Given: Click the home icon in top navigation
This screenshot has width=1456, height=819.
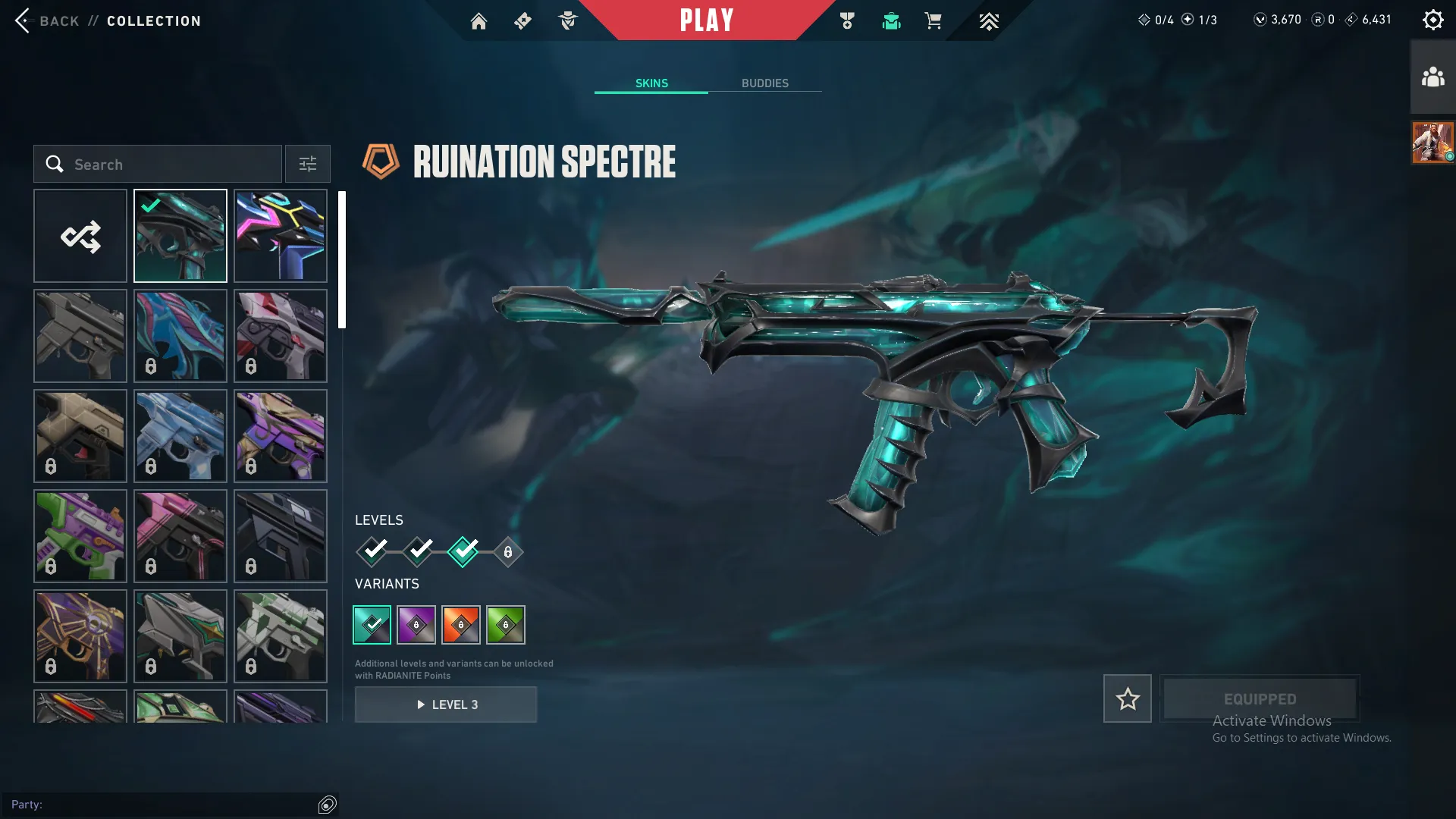Looking at the screenshot, I should [479, 20].
